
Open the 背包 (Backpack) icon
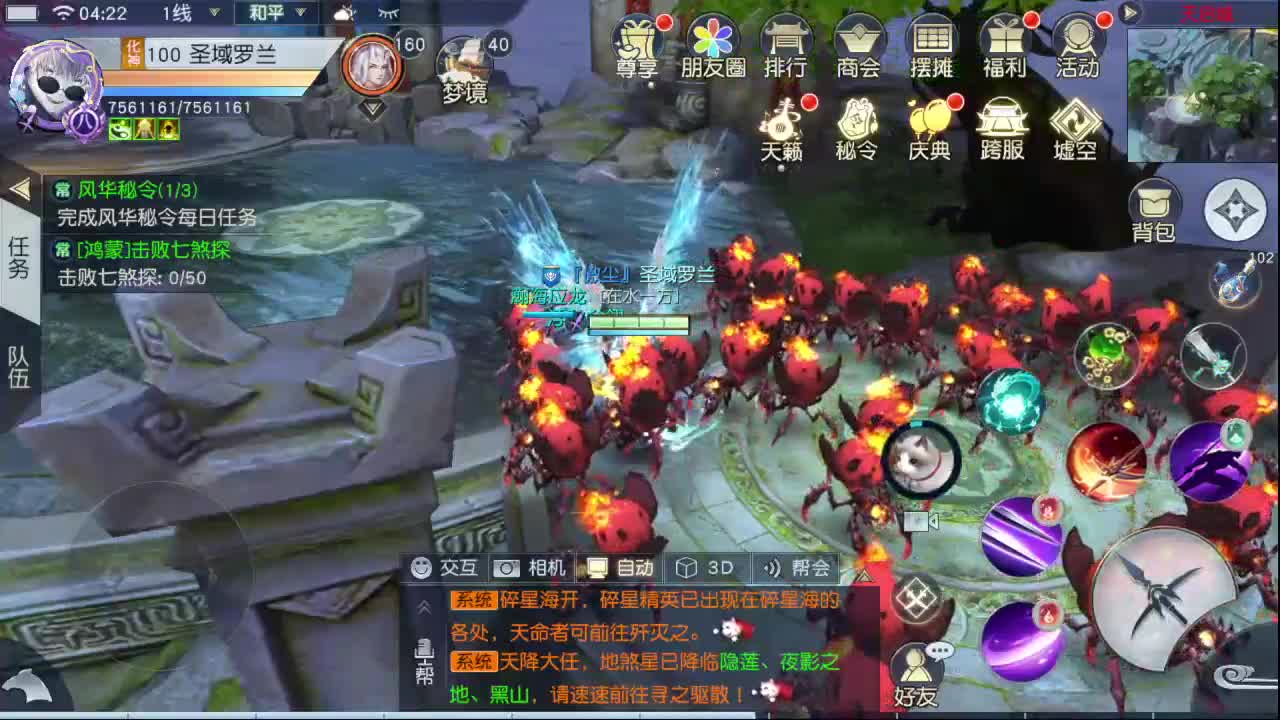[x=1155, y=205]
